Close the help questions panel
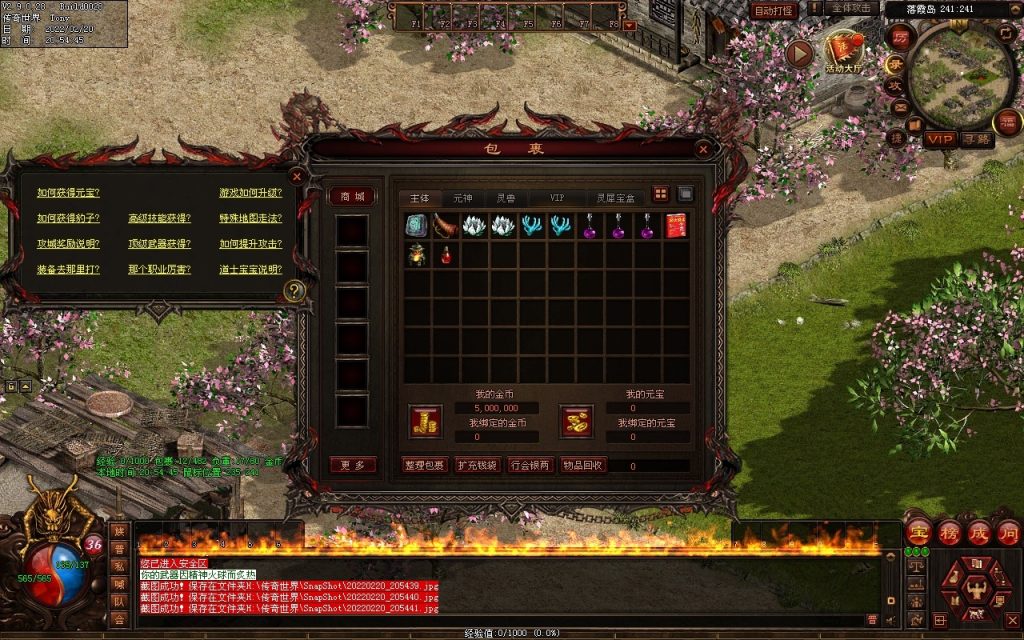Screen dimensions: 1024x640 (296, 176)
